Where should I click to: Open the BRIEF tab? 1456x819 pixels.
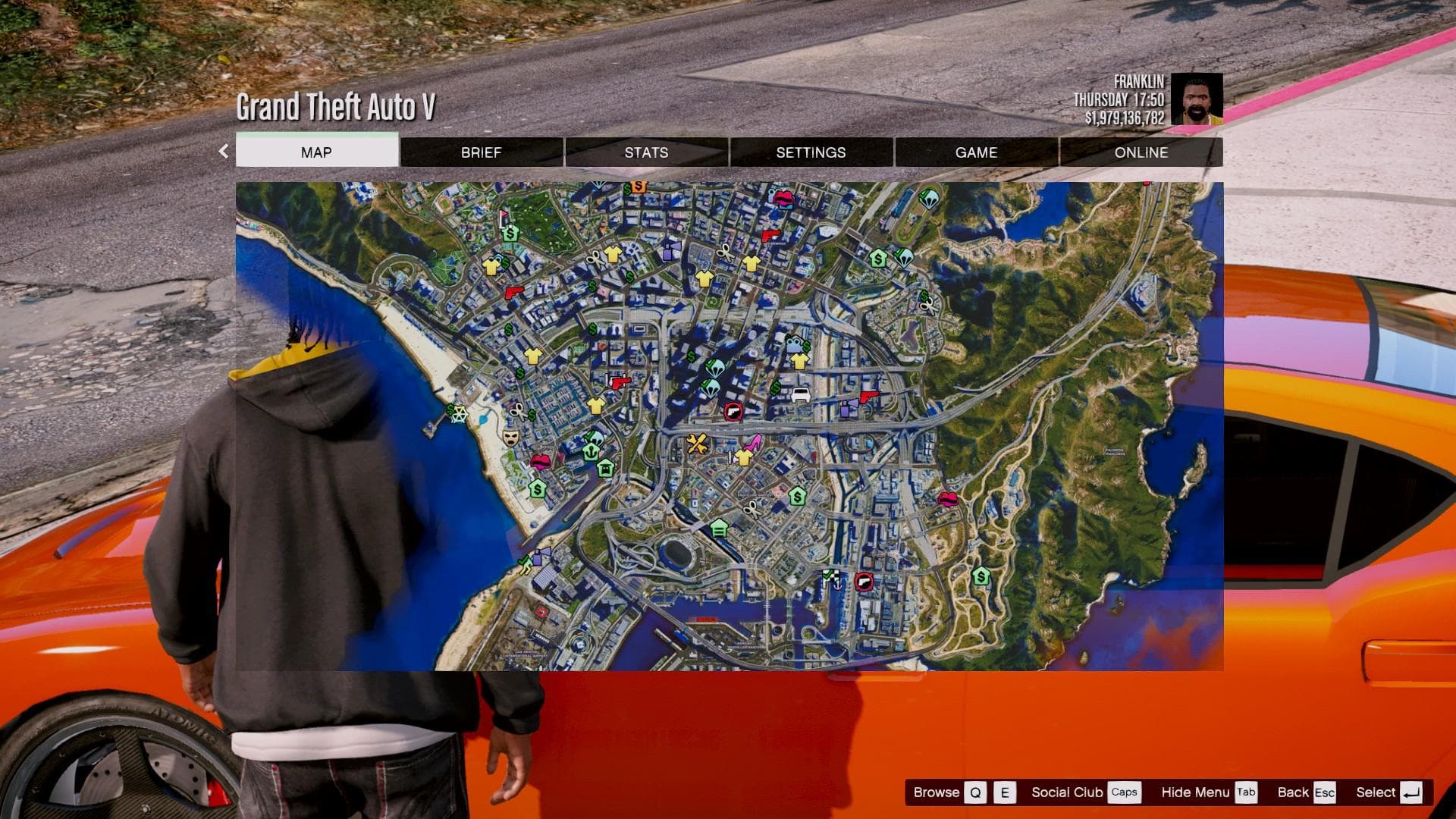tap(481, 152)
